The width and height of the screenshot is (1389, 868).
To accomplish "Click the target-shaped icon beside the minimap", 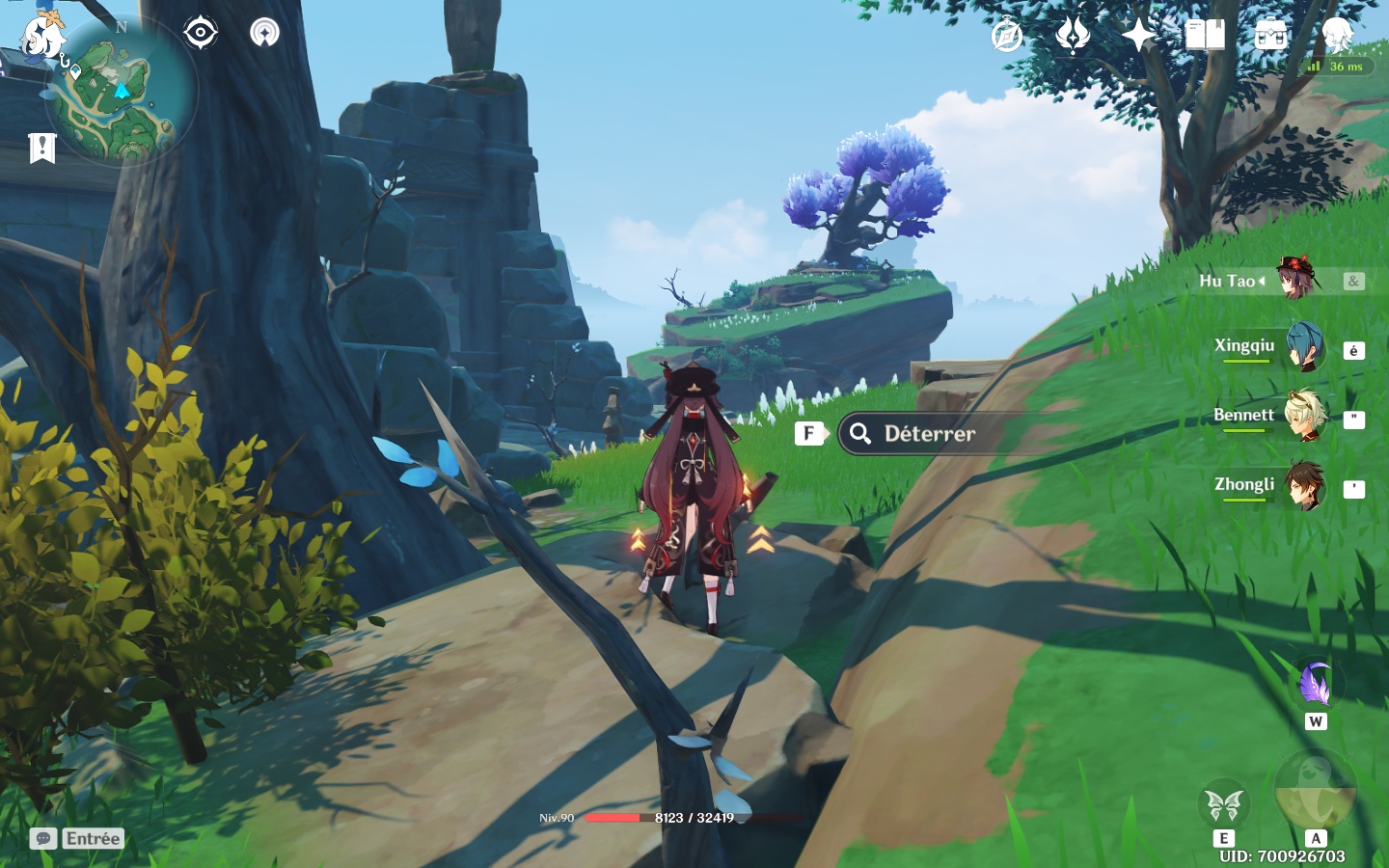I will click(x=200, y=33).
